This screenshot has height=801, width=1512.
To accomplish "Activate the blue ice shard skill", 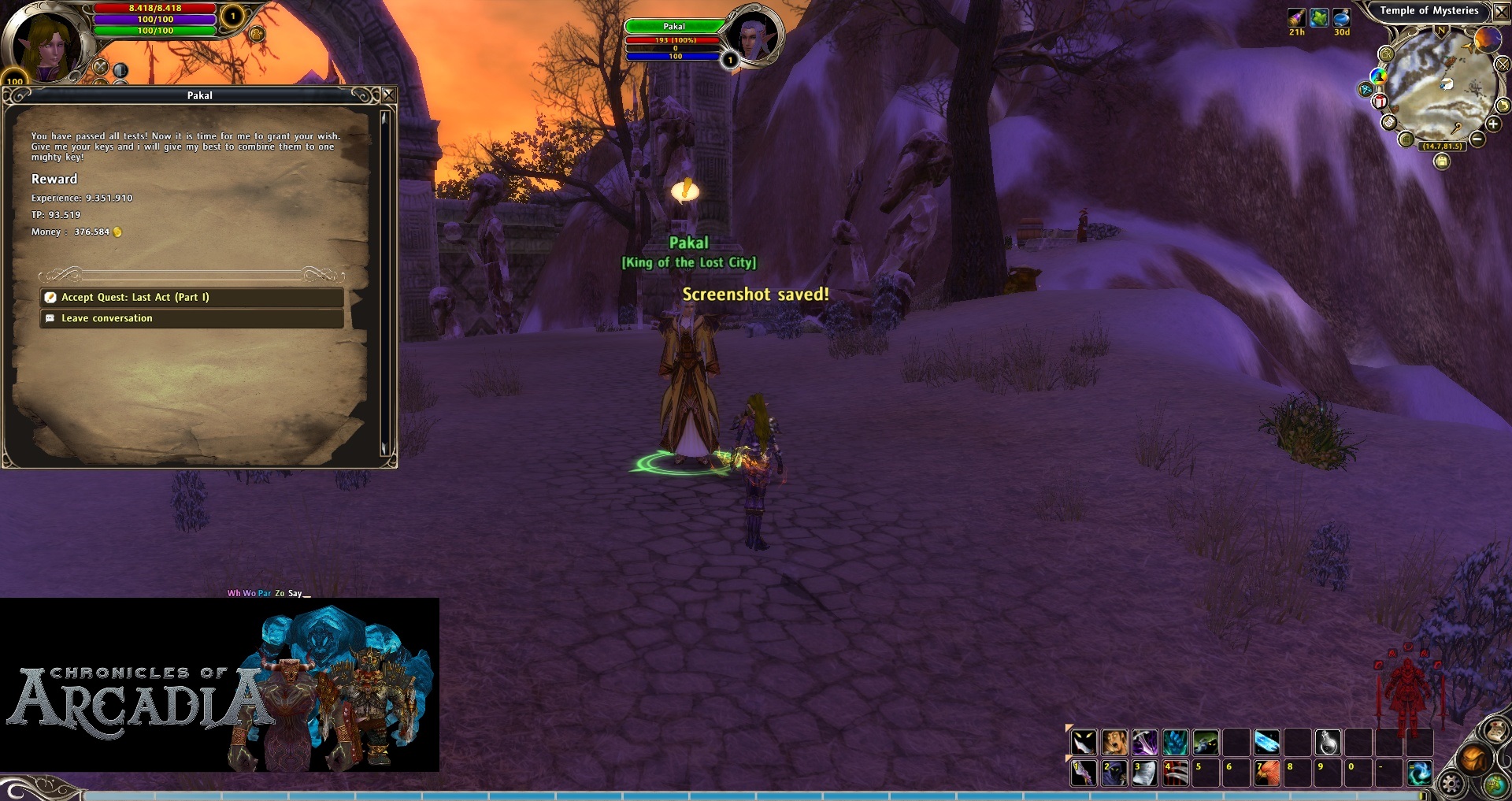I will [x=1267, y=742].
